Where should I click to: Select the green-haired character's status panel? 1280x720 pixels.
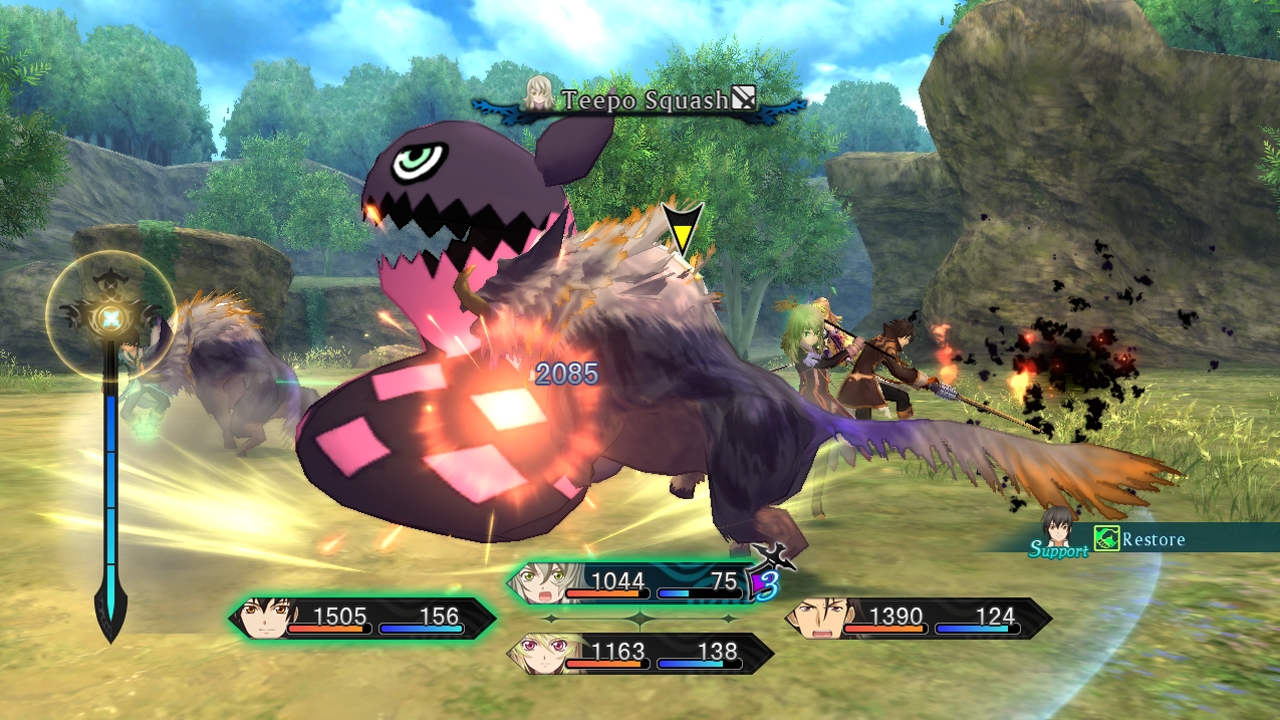pyautogui.click(x=640, y=583)
